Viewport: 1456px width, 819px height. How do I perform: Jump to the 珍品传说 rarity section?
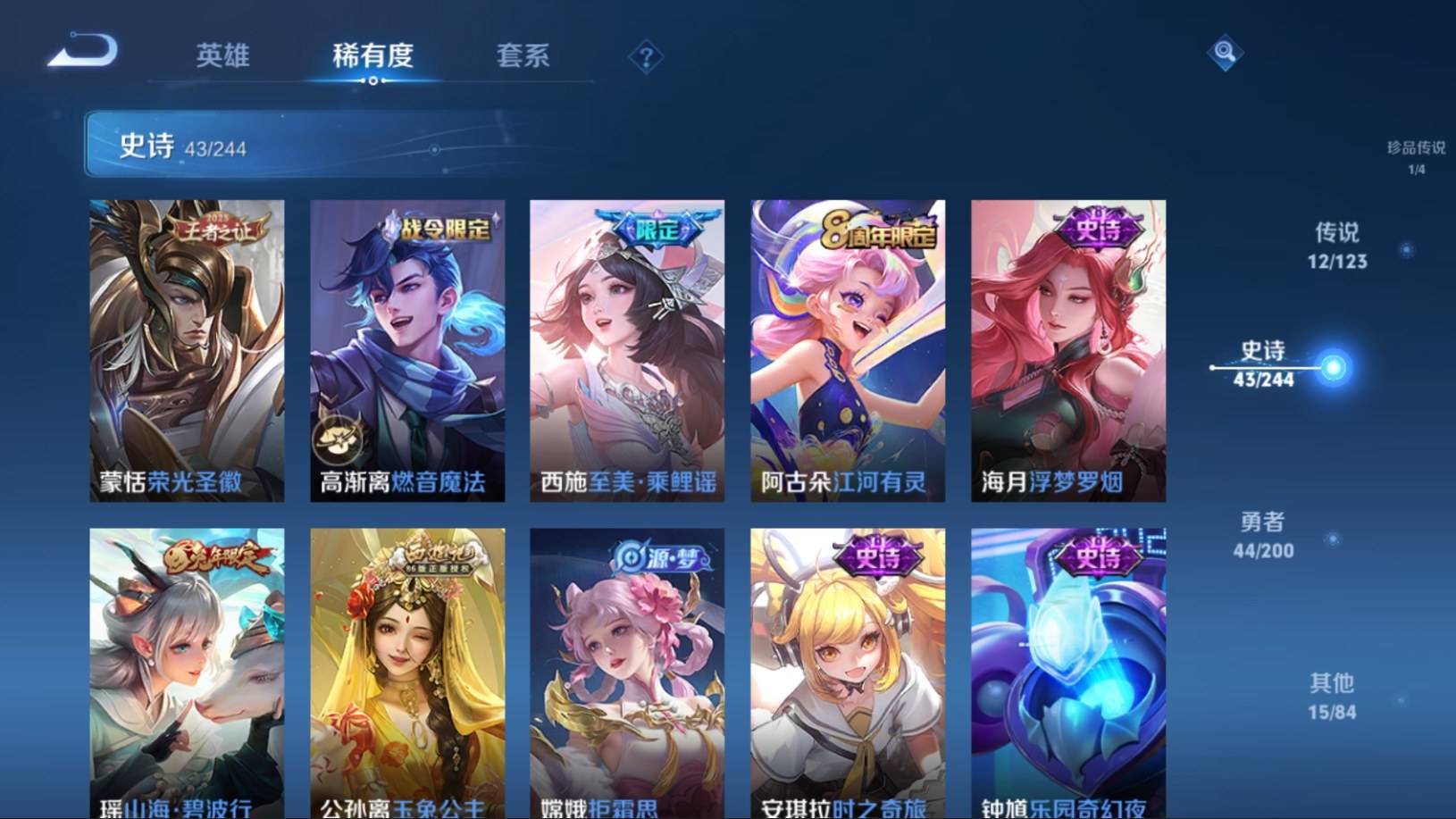1416,155
